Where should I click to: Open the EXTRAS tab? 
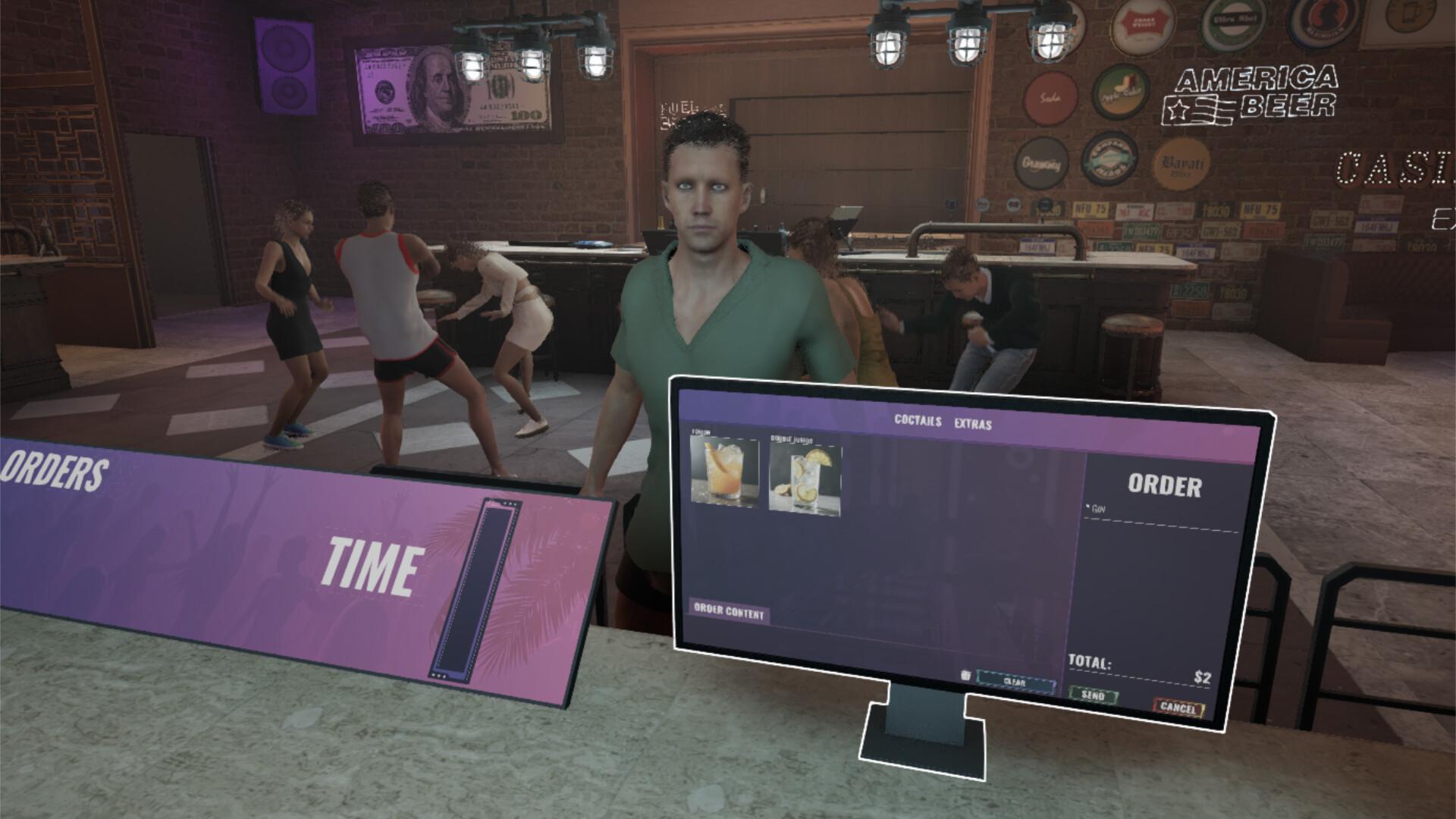tap(973, 425)
